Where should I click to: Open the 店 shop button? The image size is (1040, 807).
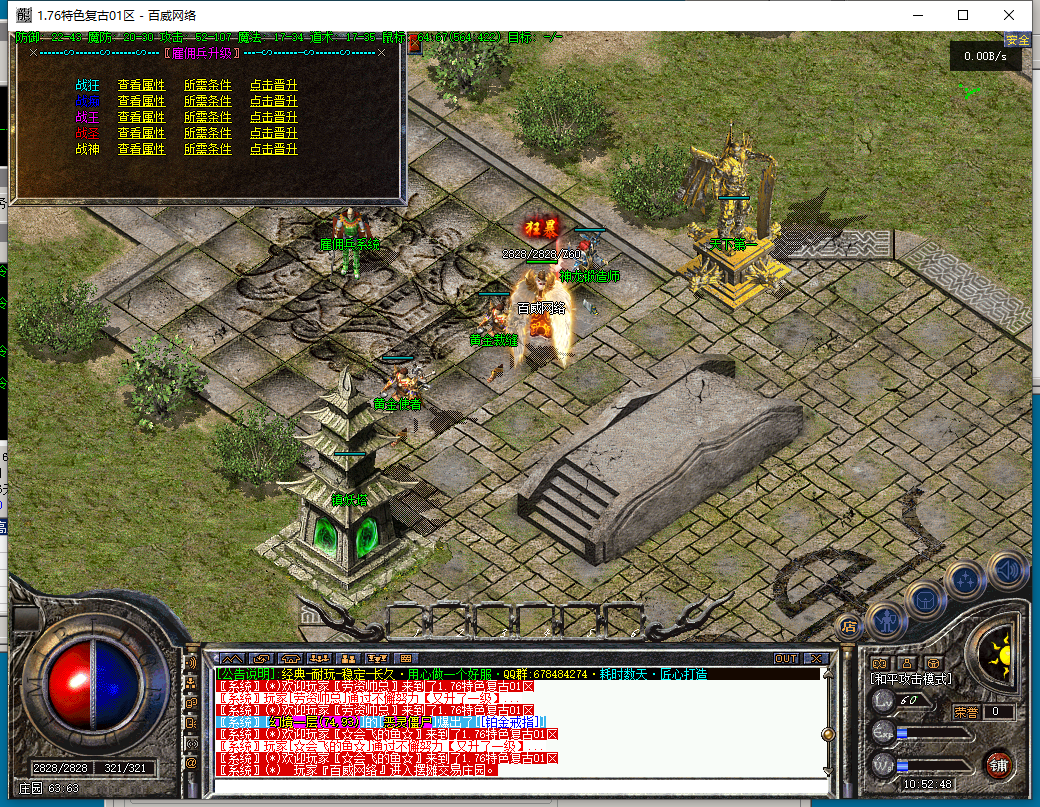(849, 626)
